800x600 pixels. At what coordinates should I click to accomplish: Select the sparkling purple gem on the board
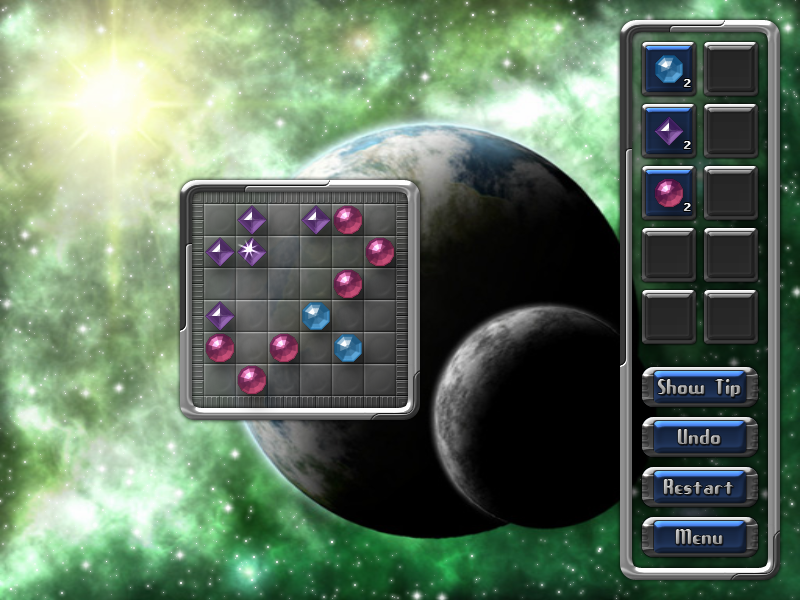(x=251, y=251)
